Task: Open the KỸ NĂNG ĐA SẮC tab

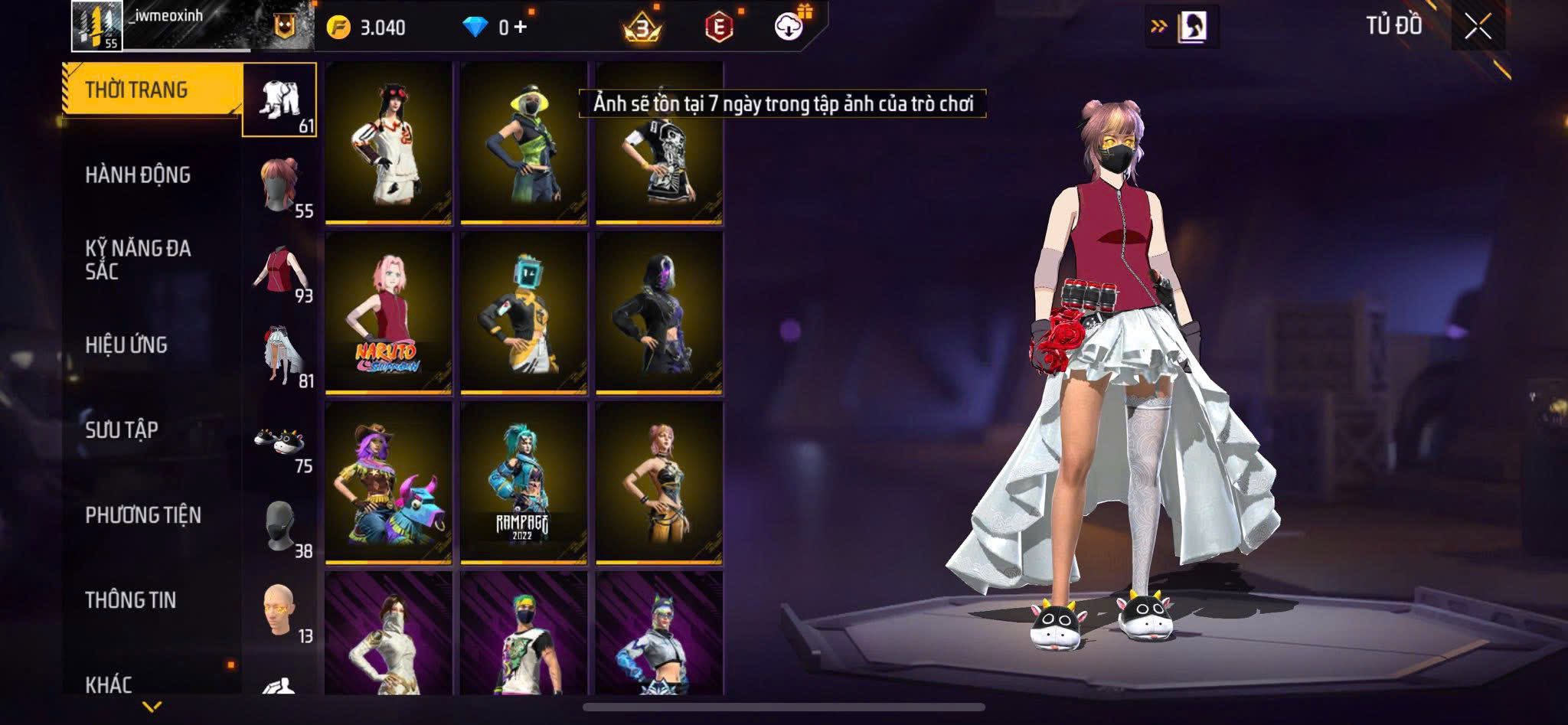Action: click(x=138, y=260)
